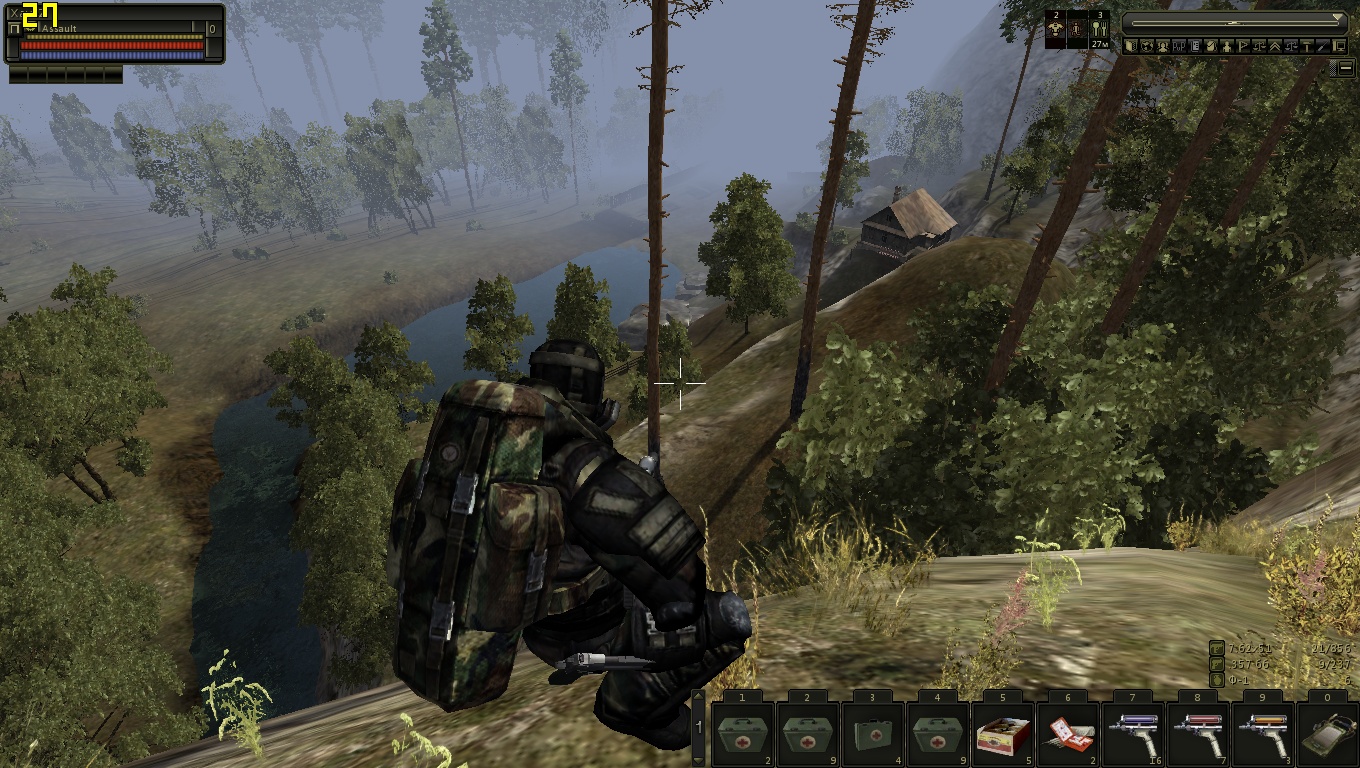
Task: Open the PvP panel from the toolbar
Action: click(x=1179, y=46)
